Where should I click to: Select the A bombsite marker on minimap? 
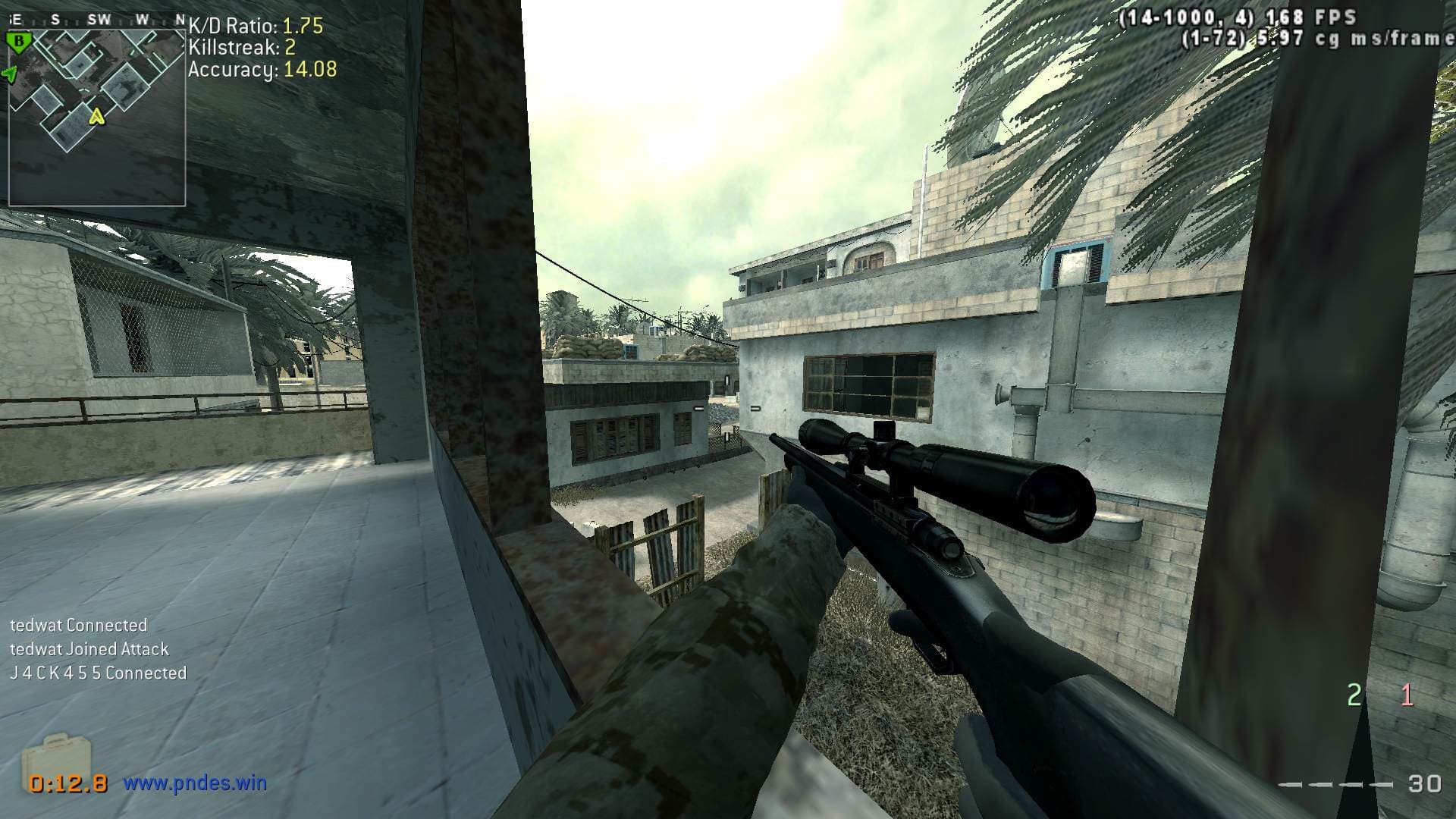click(x=96, y=117)
